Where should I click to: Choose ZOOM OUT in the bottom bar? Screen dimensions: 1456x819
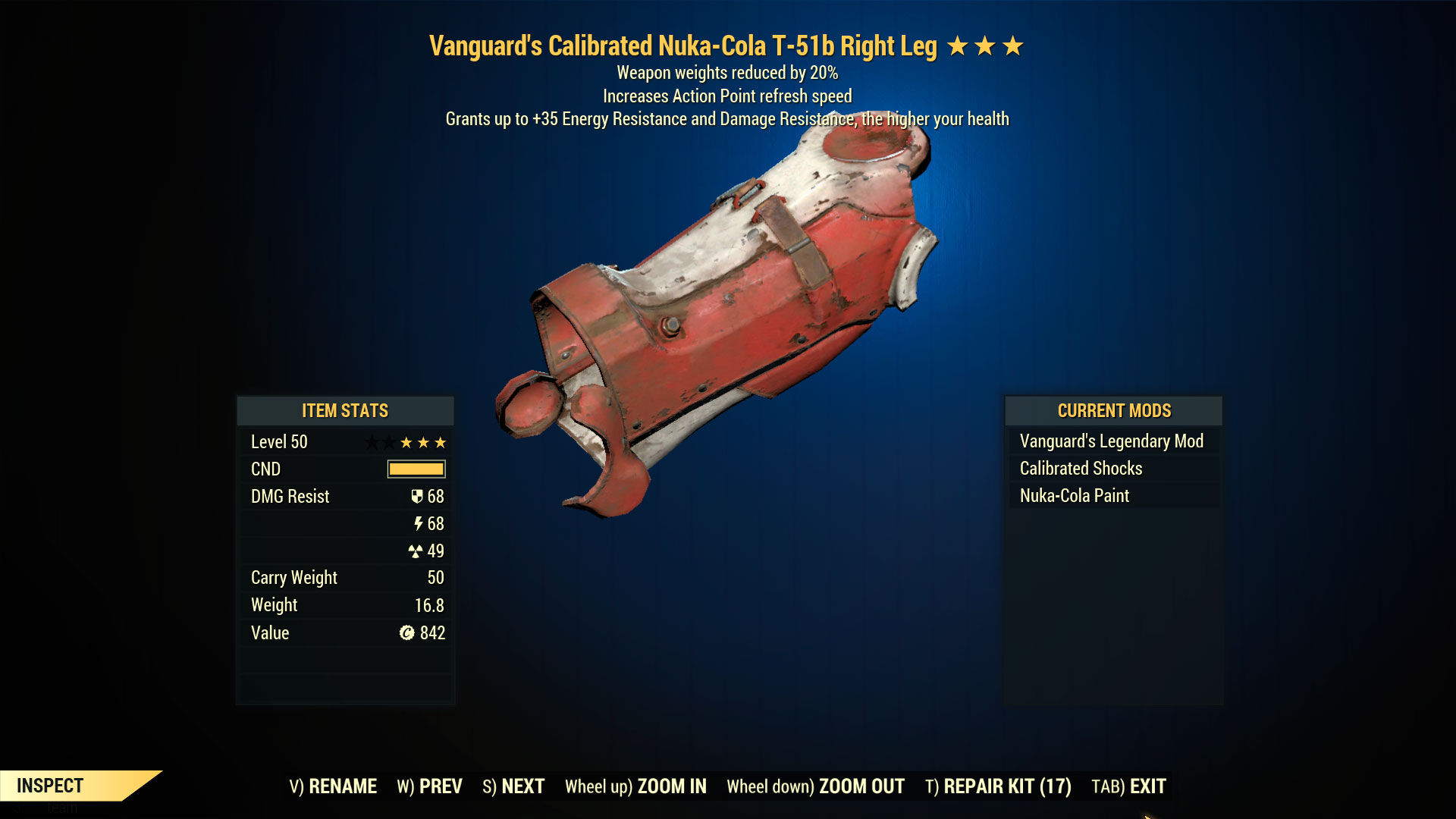(815, 786)
